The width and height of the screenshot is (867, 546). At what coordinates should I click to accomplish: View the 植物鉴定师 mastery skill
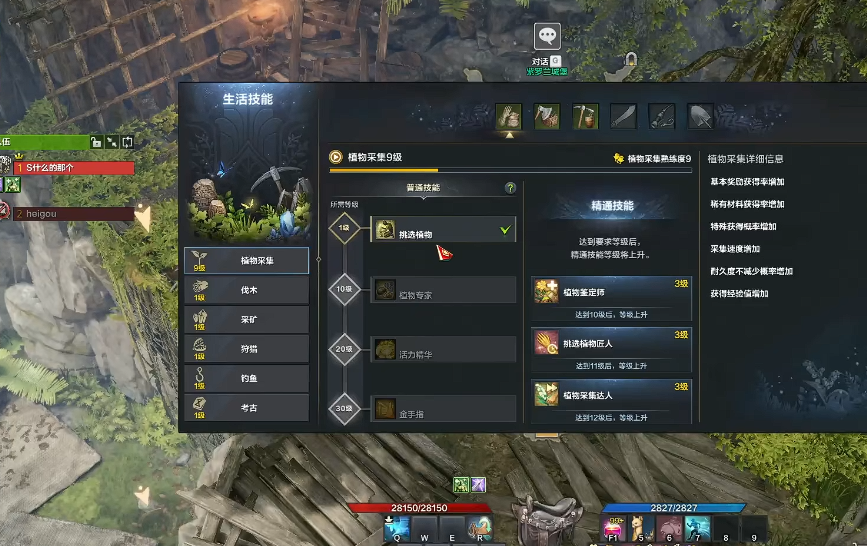(611, 293)
